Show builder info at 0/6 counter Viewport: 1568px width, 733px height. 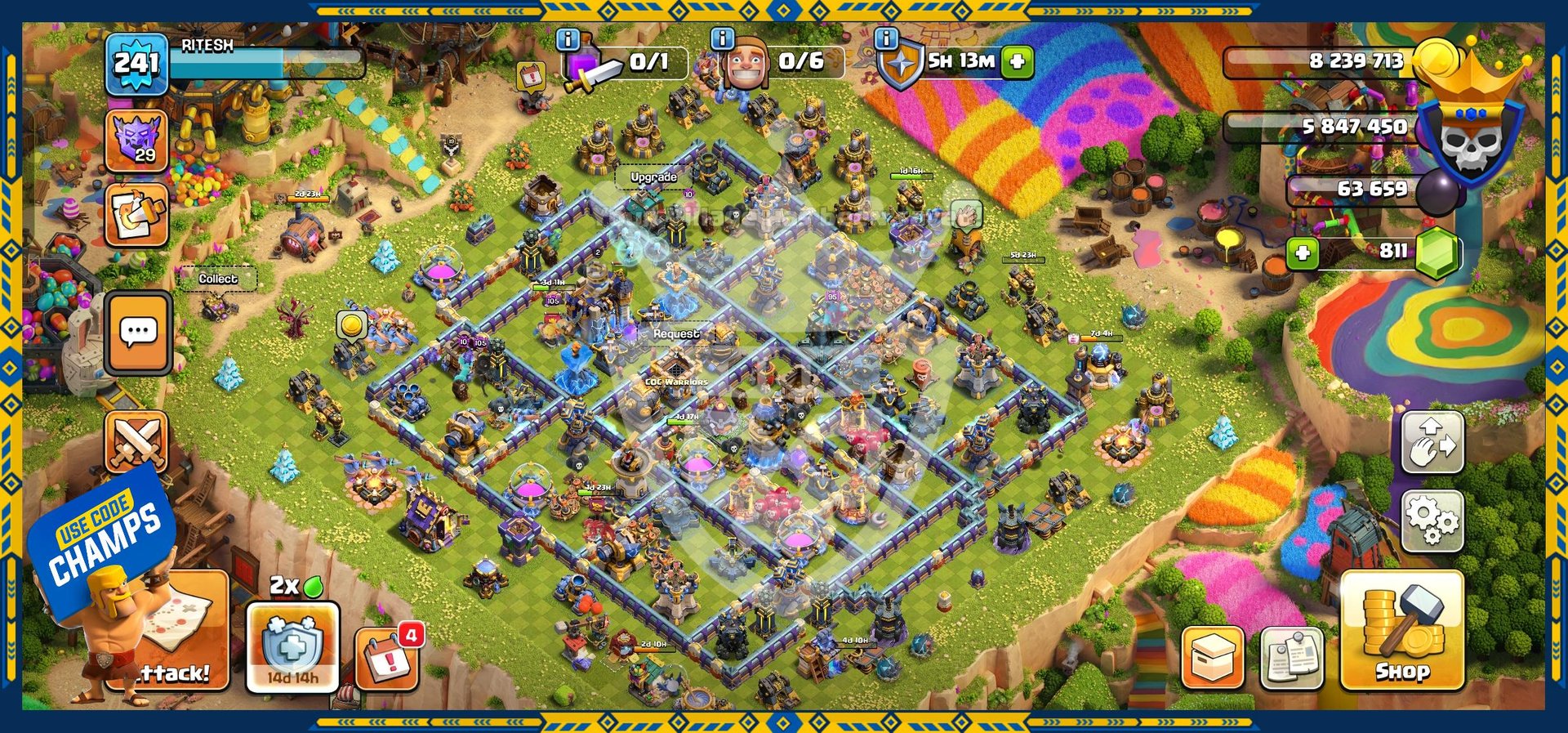coord(723,39)
